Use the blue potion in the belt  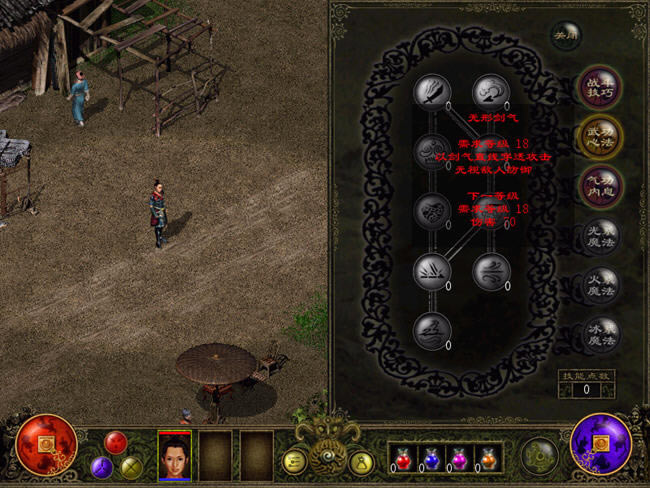[433, 457]
